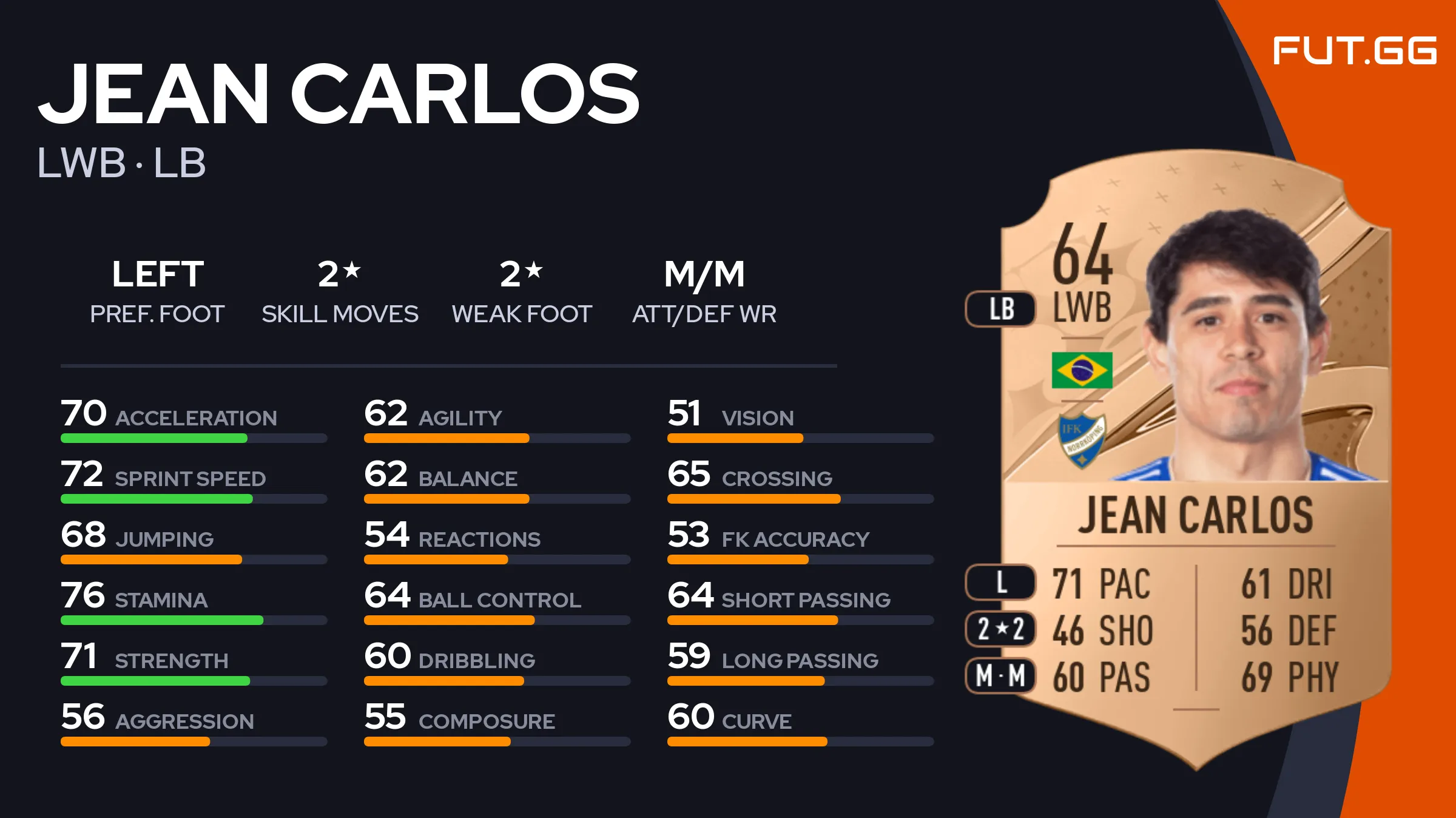Viewport: 1456px width, 818px height.
Task: Select the Jean Carlos player card
Action: point(1195,461)
